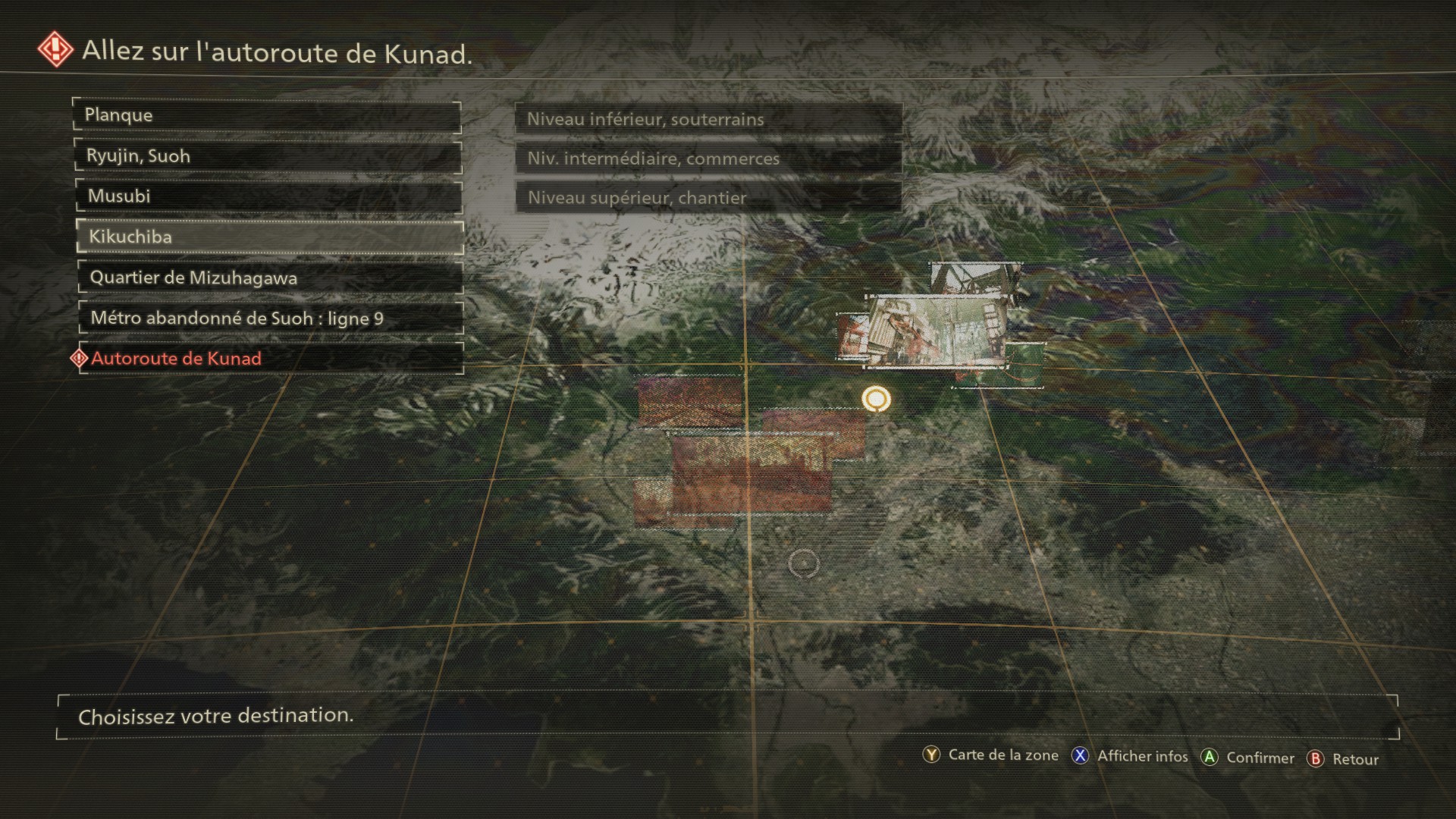Pick Niveau supérieur, chantier
1456x819 pixels.
pos(708,198)
